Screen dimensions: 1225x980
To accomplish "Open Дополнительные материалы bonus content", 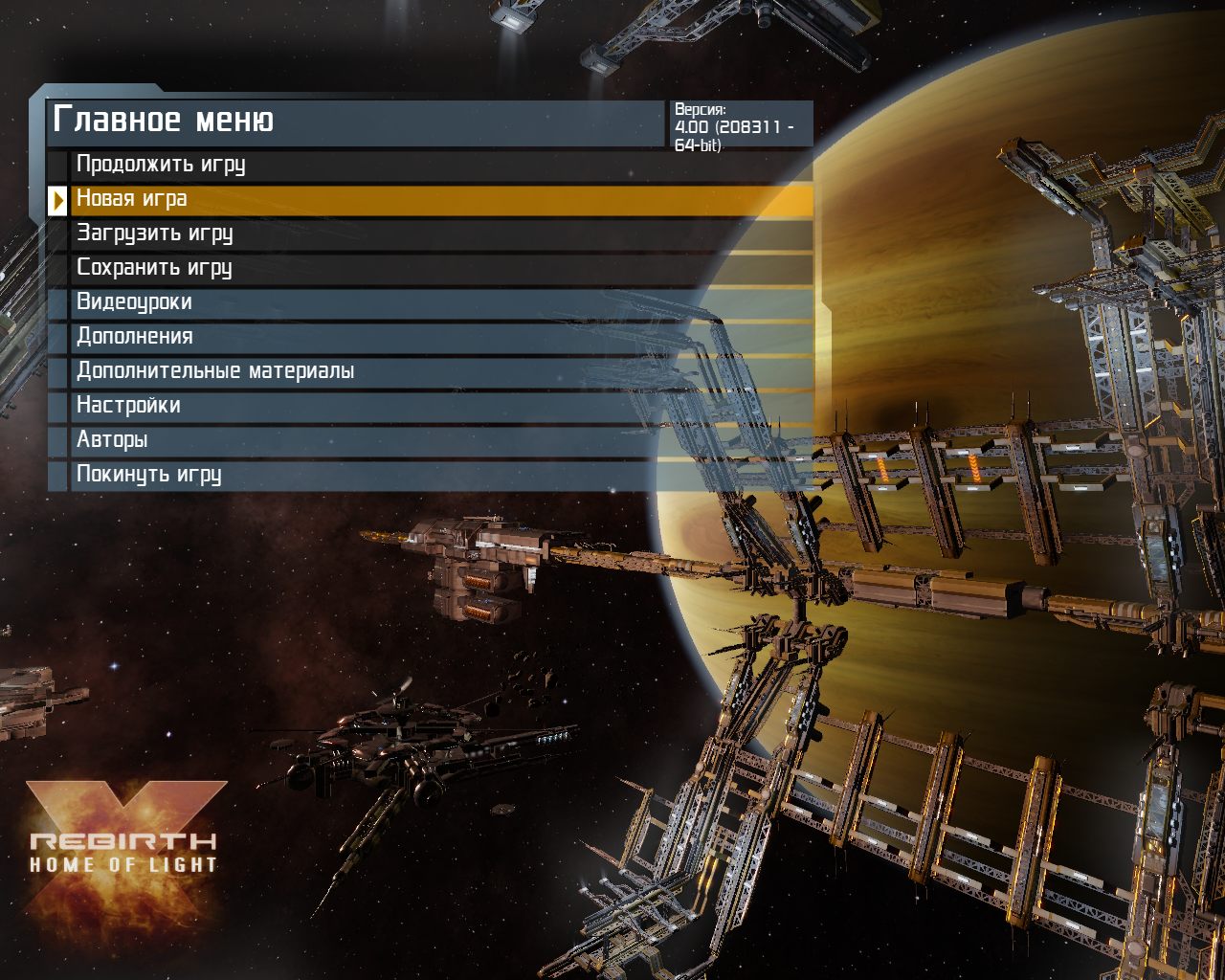I will coord(215,371).
